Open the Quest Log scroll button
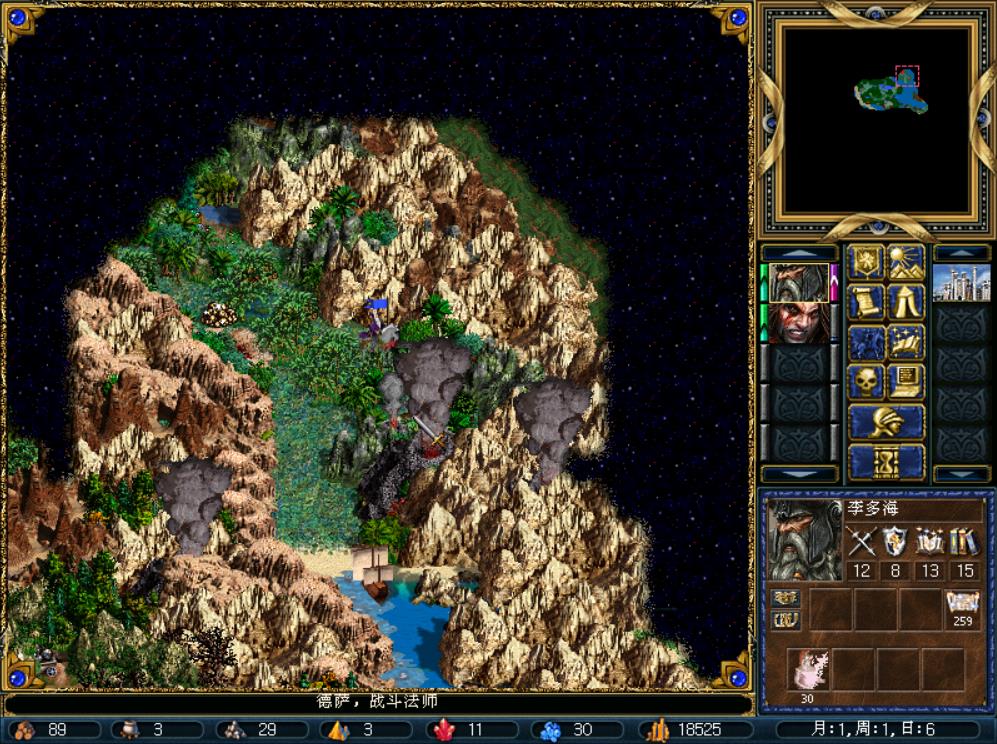This screenshot has width=997, height=744. [x=866, y=301]
